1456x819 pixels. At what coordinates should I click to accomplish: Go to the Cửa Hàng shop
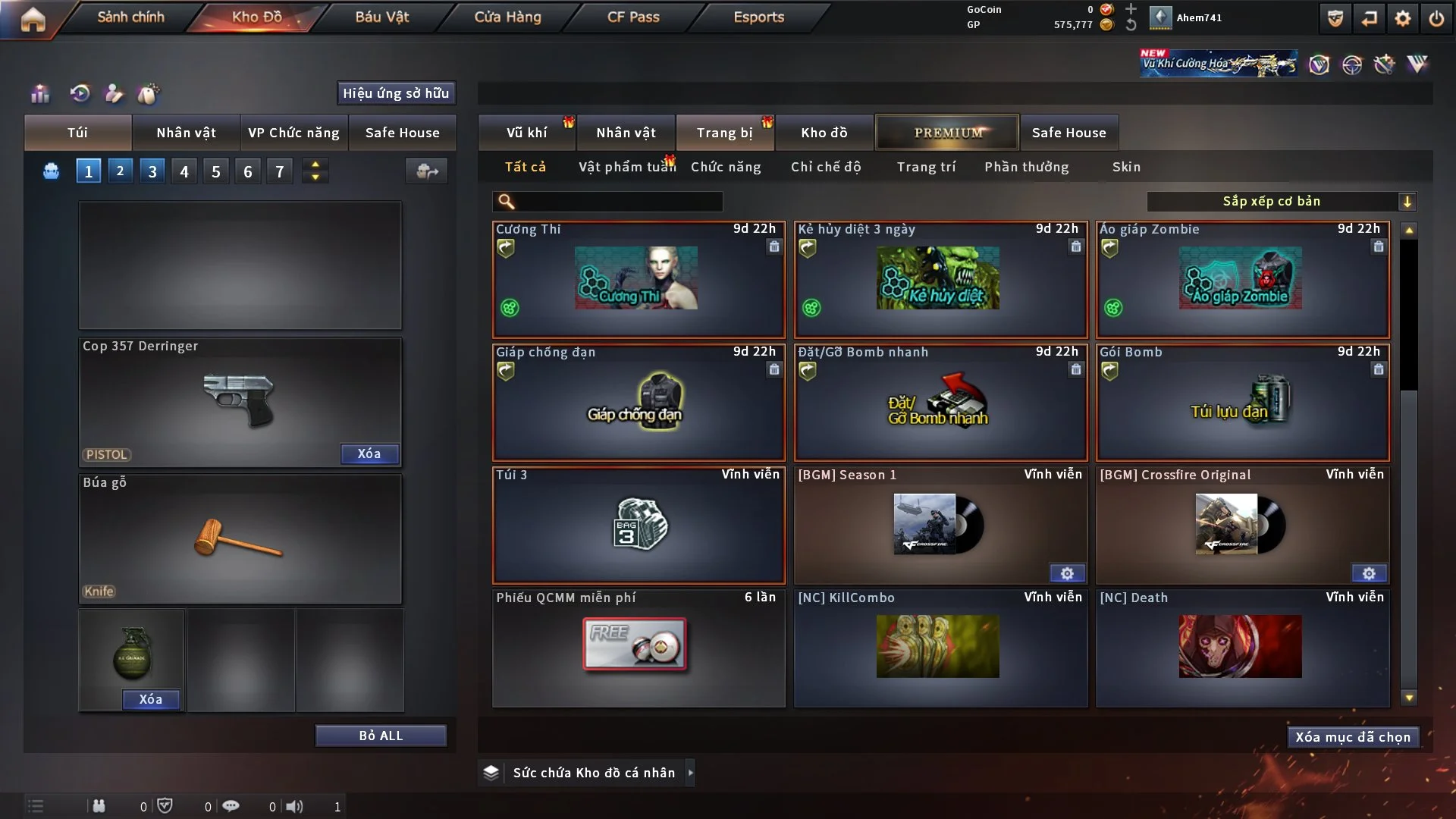(x=507, y=17)
